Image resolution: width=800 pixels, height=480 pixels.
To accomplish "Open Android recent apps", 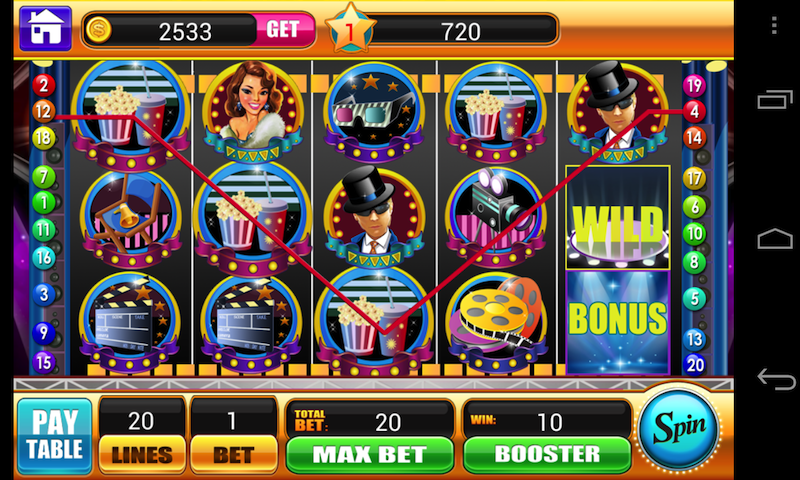I will pos(775,100).
